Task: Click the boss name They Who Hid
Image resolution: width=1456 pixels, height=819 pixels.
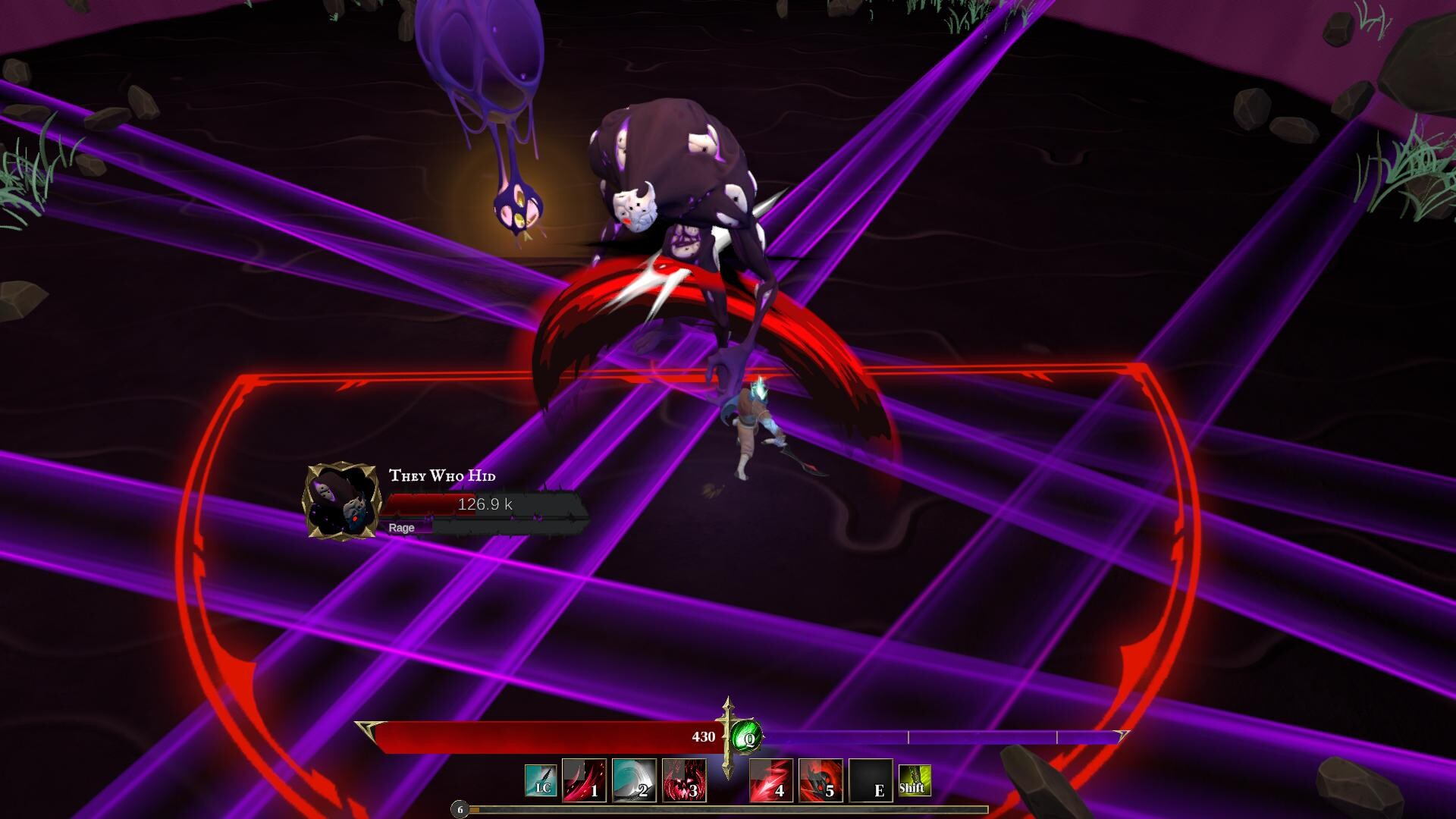Action: tap(442, 477)
